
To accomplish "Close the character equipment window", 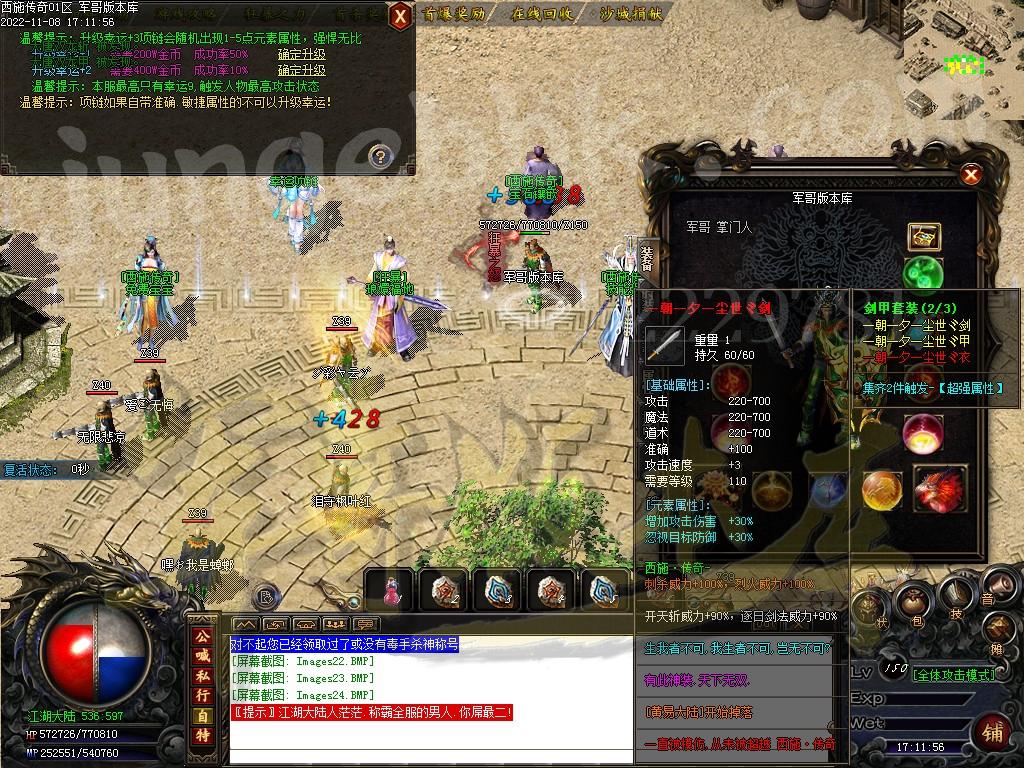I will [x=969, y=175].
